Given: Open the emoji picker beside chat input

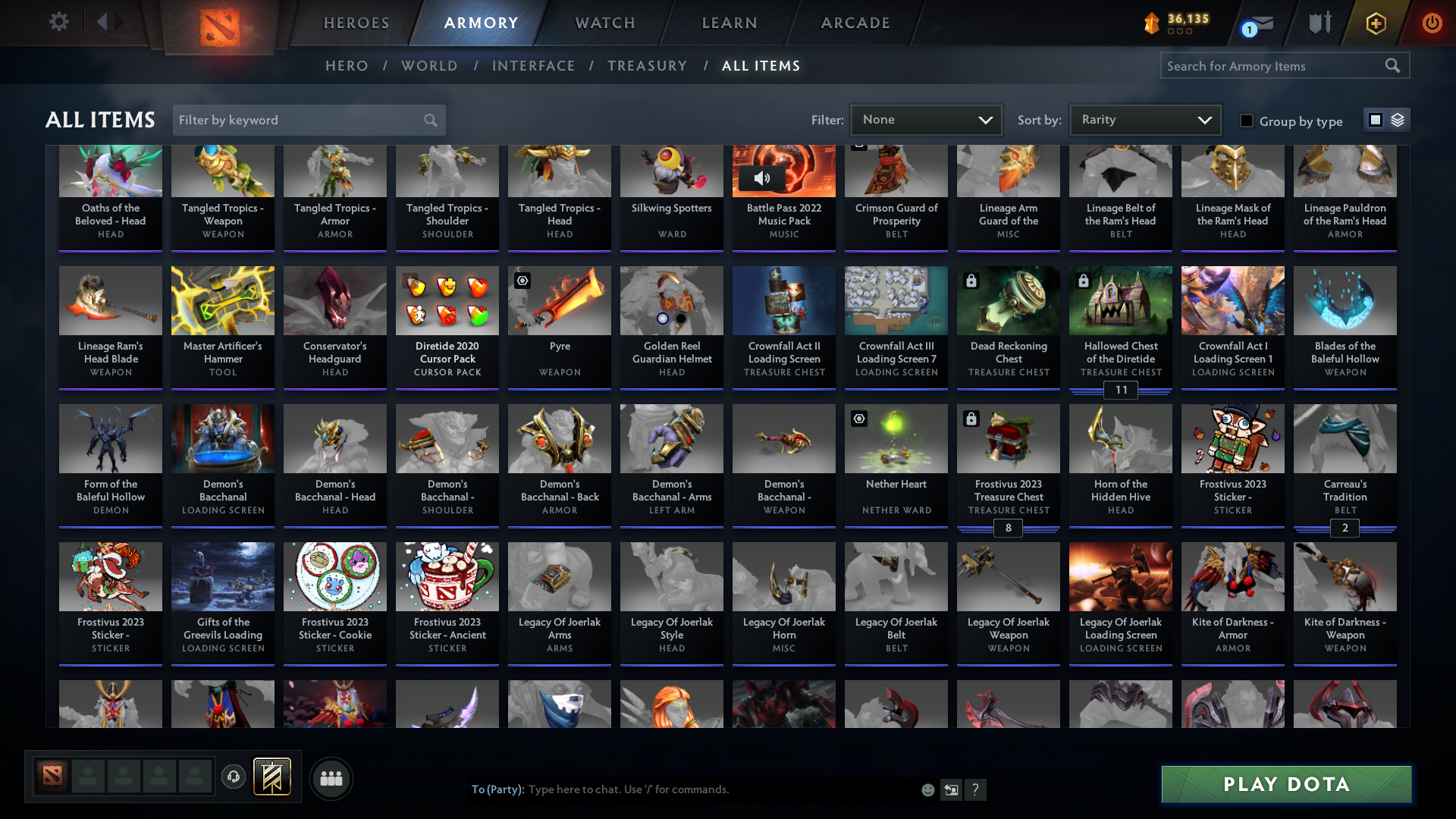Looking at the screenshot, I should click(927, 789).
